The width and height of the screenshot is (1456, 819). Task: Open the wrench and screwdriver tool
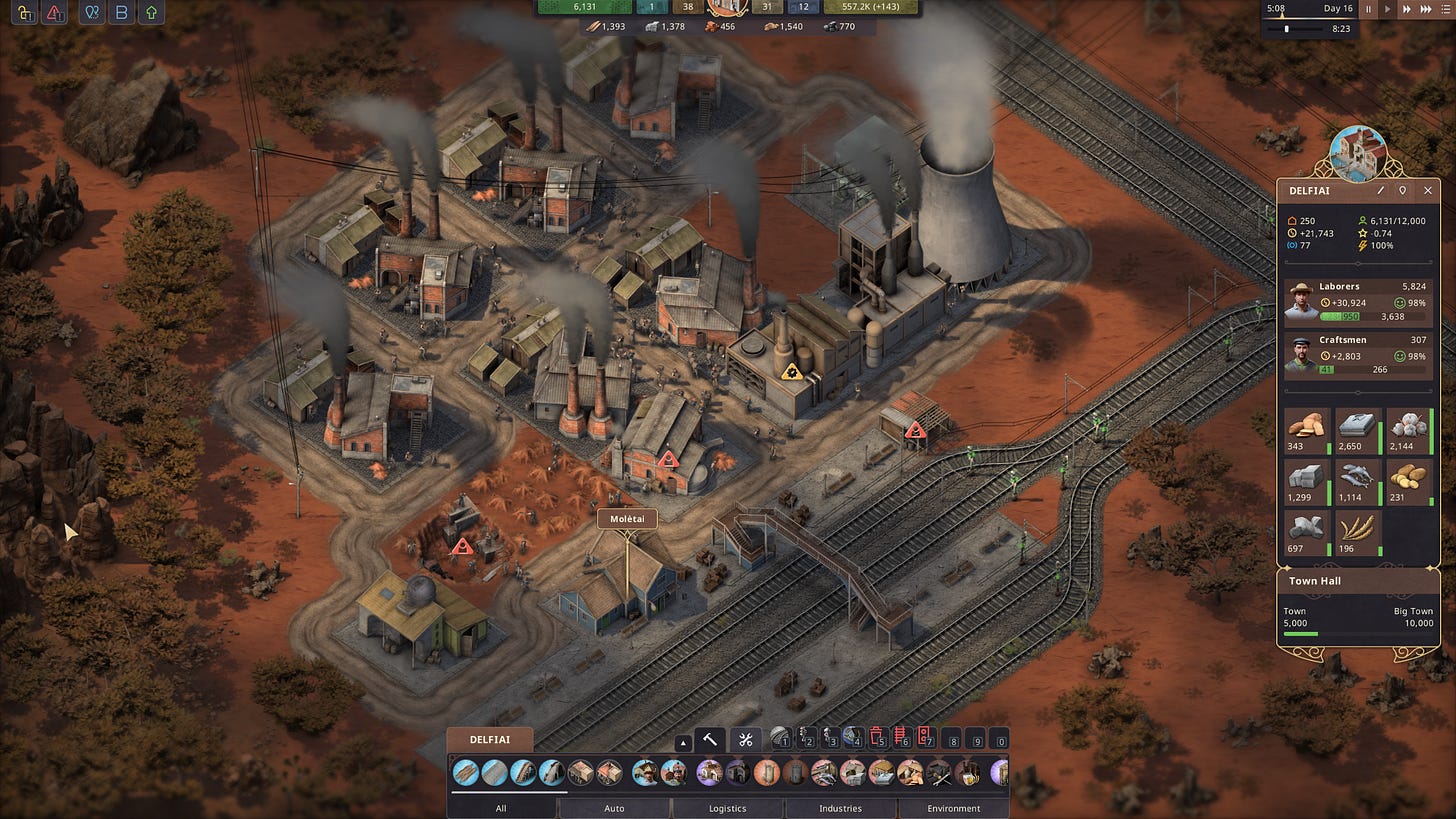(745, 740)
